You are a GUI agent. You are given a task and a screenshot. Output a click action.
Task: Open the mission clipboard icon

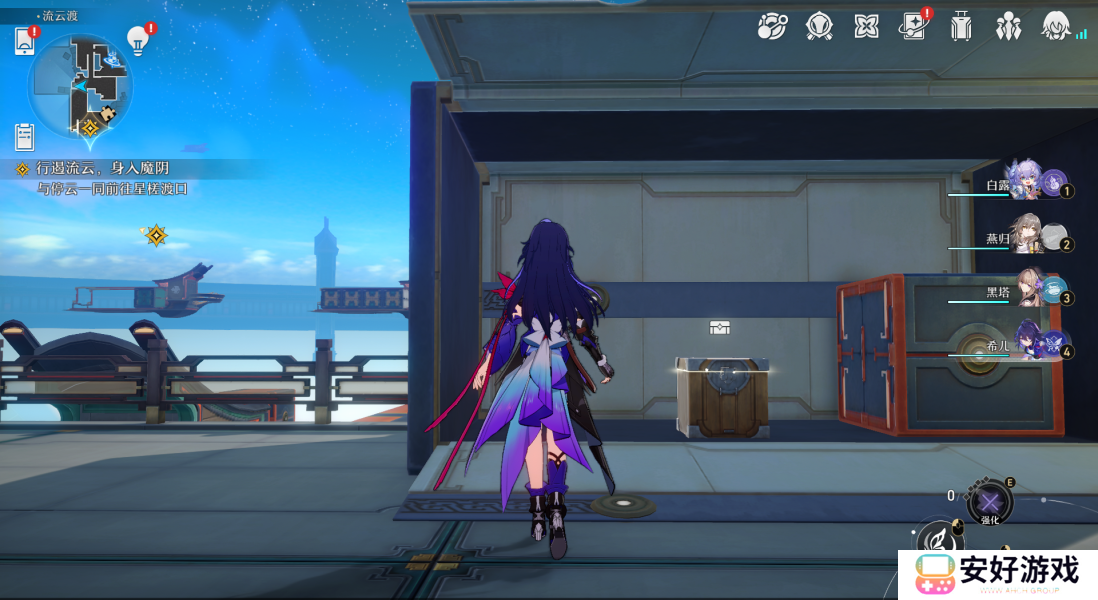(25, 136)
